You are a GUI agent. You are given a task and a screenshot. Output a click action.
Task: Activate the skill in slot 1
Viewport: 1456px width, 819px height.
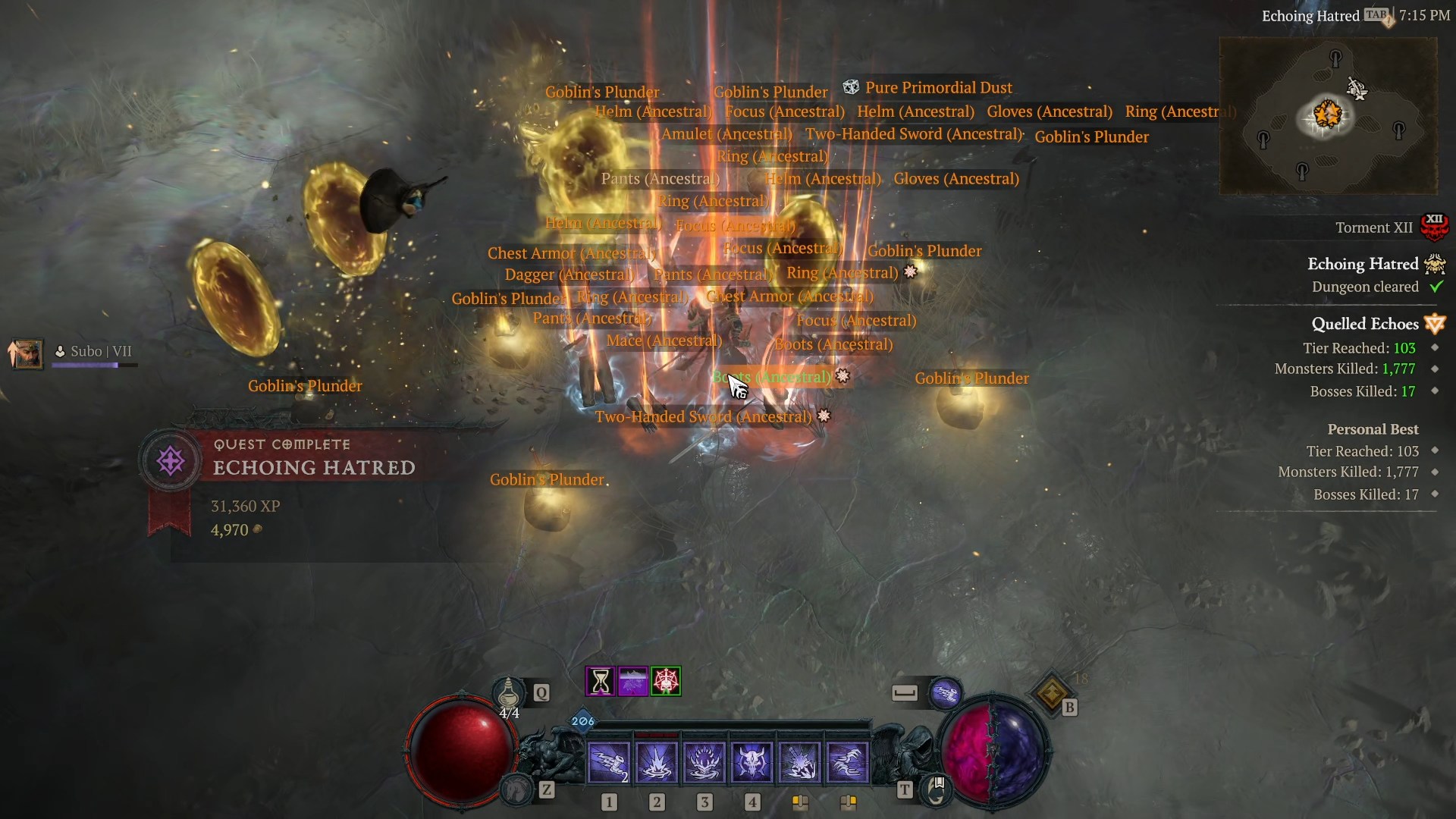[x=609, y=761]
